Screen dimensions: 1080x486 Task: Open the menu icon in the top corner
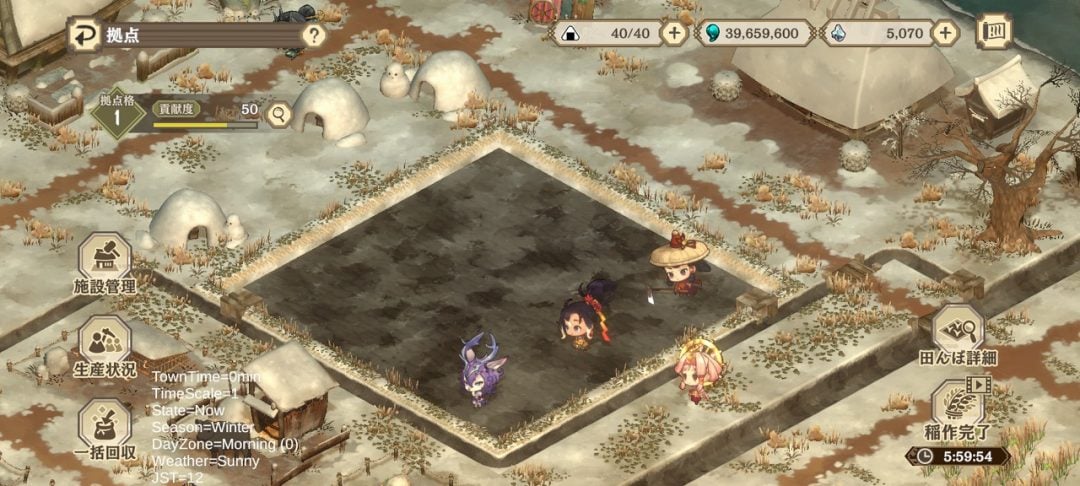point(992,32)
